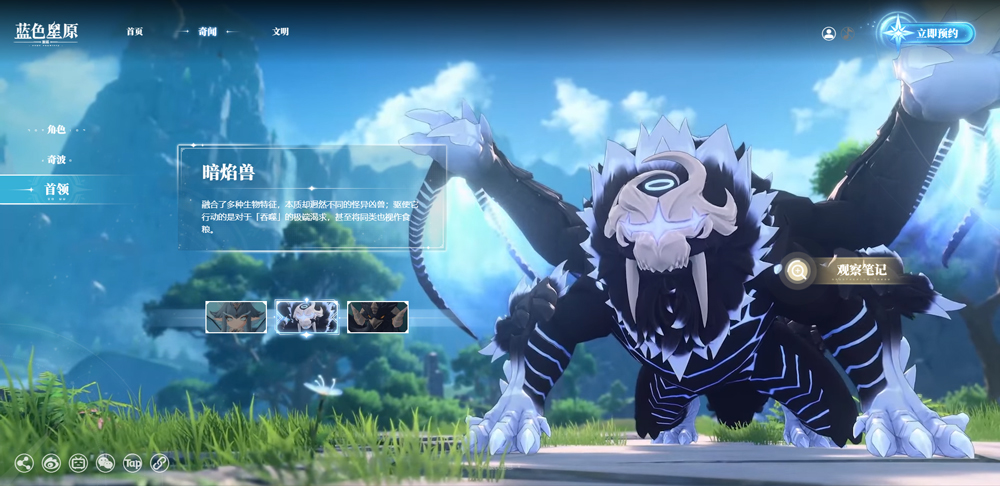Click the share icon
The image size is (1000, 486).
pyautogui.click(x=24, y=463)
